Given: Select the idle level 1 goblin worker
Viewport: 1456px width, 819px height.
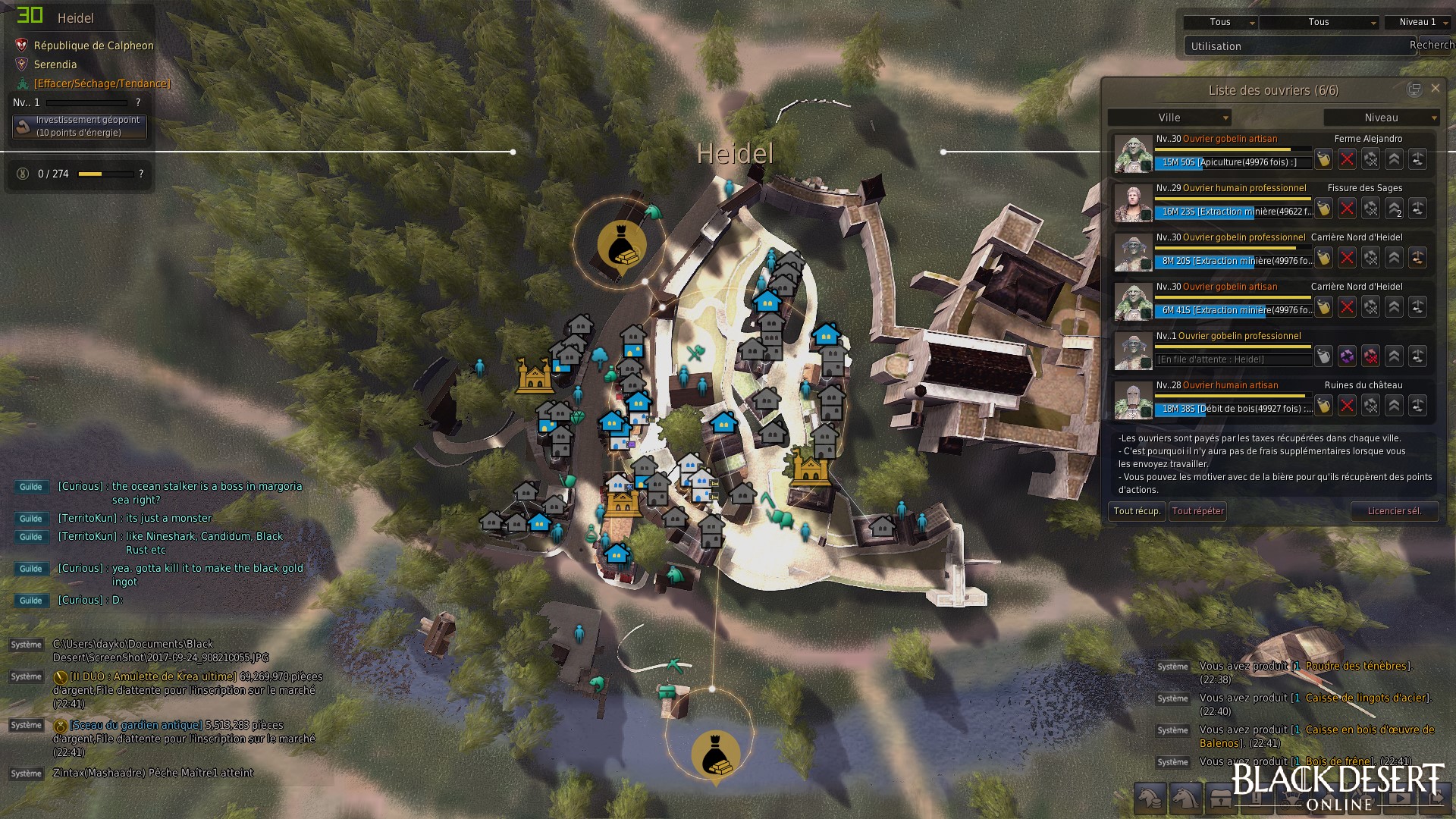Looking at the screenshot, I should [1232, 349].
